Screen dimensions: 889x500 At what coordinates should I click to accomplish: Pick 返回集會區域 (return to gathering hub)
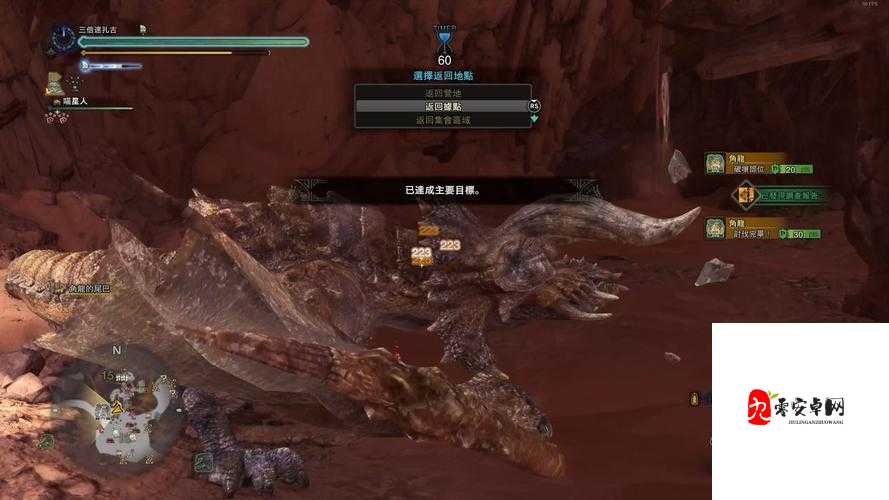click(443, 120)
